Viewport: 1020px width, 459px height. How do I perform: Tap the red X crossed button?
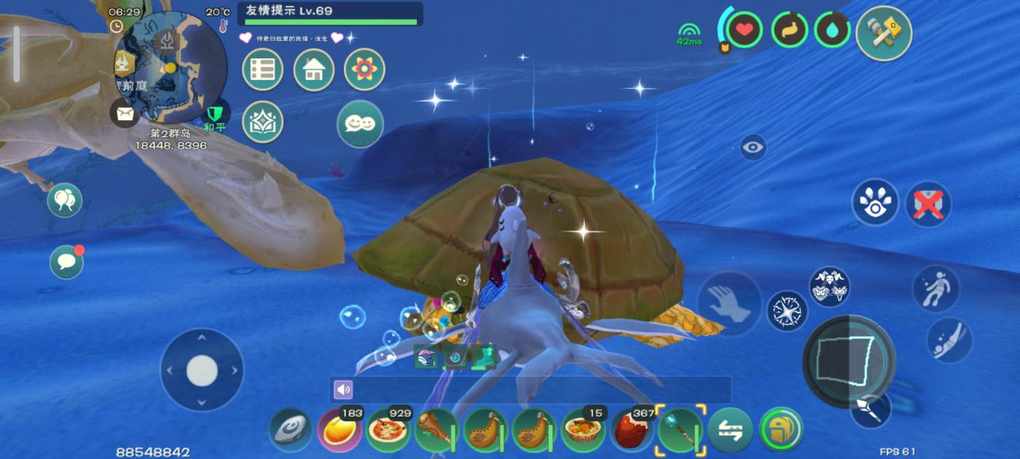[928, 203]
